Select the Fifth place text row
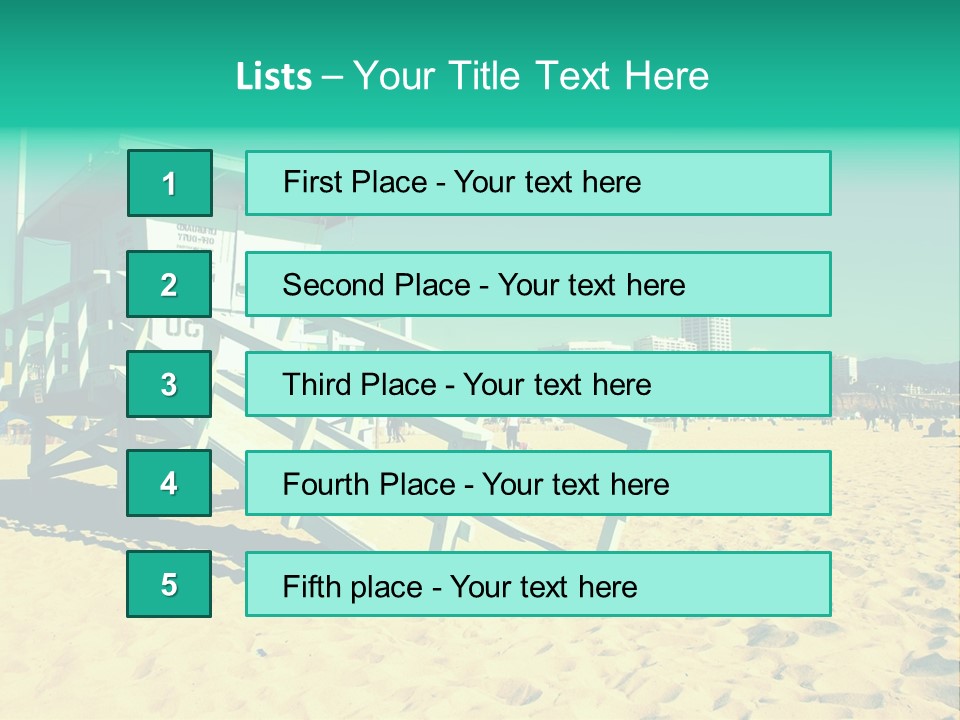This screenshot has width=960, height=720. (538, 584)
